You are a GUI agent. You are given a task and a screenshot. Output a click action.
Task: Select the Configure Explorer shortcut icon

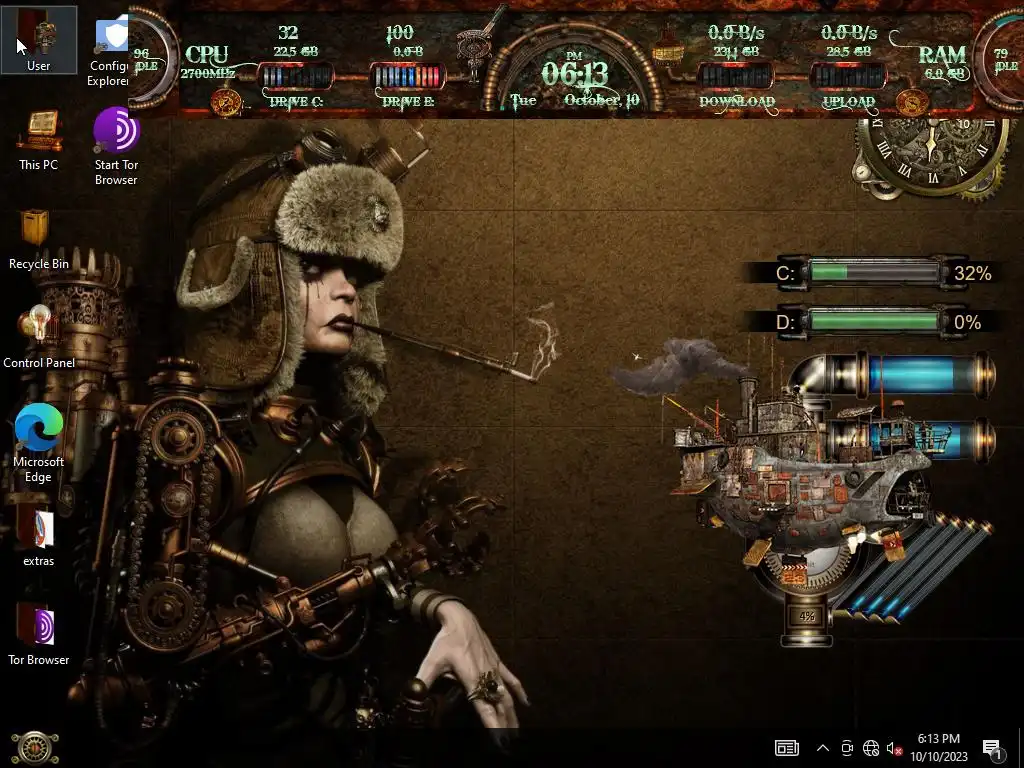click(x=112, y=38)
